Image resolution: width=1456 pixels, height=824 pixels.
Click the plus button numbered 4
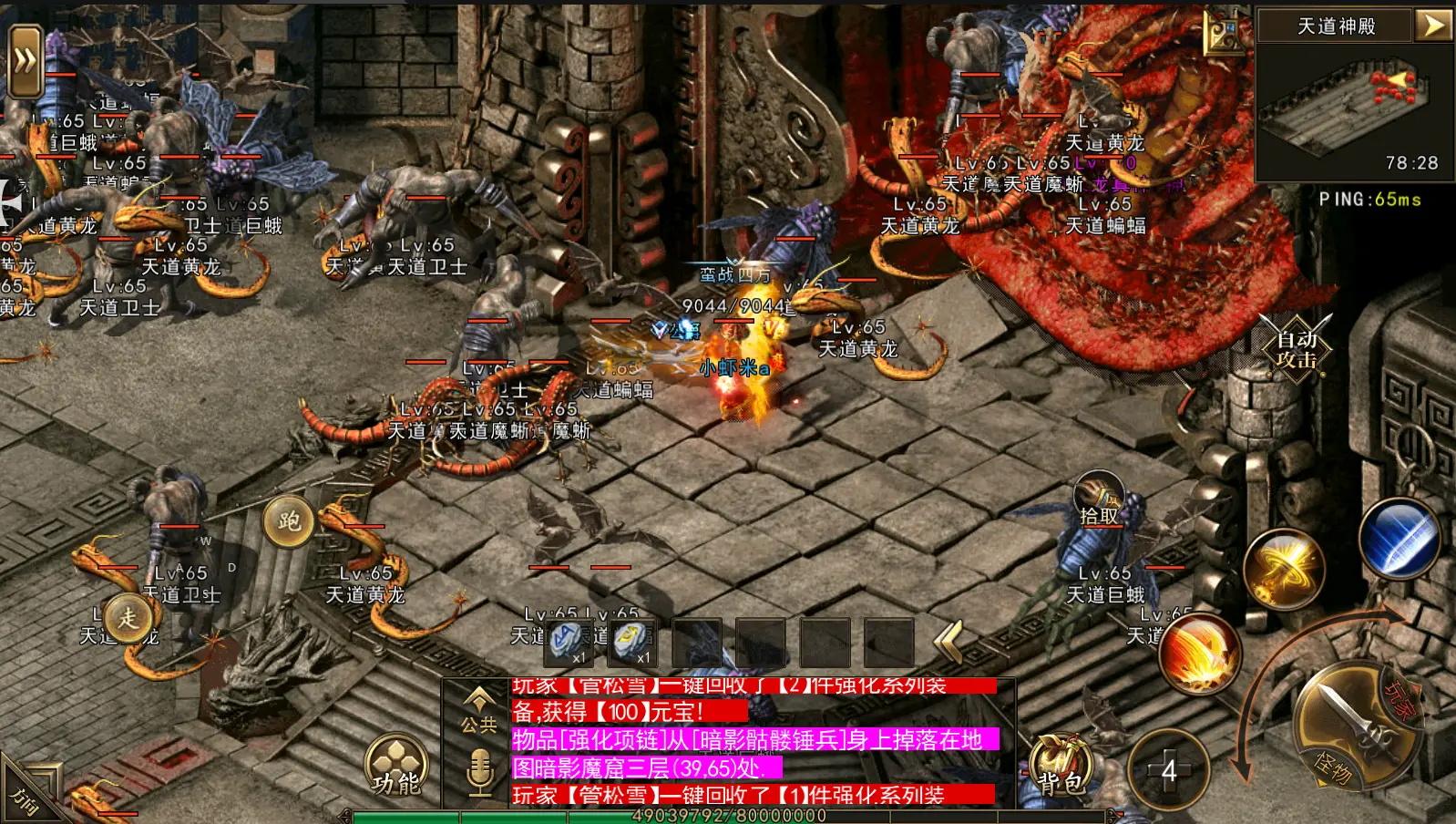tap(1168, 771)
